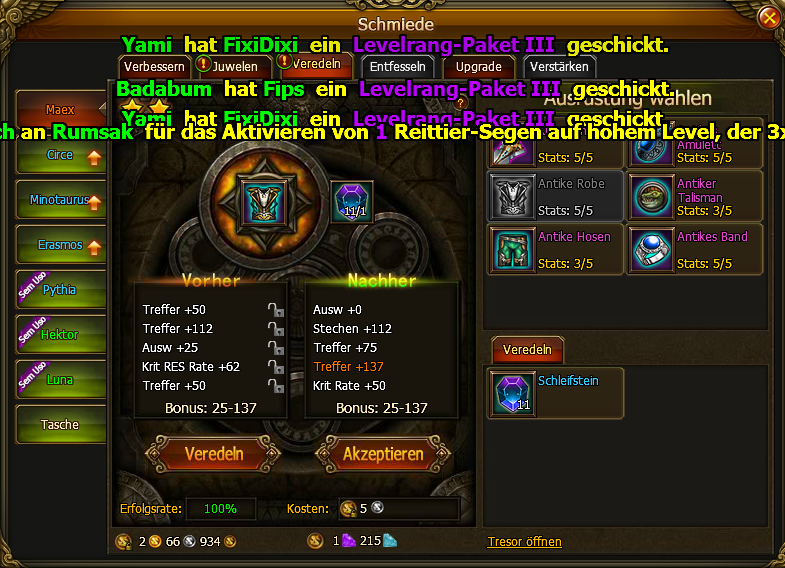Choose Hektor from the list
The image size is (785, 568).
(x=60, y=335)
